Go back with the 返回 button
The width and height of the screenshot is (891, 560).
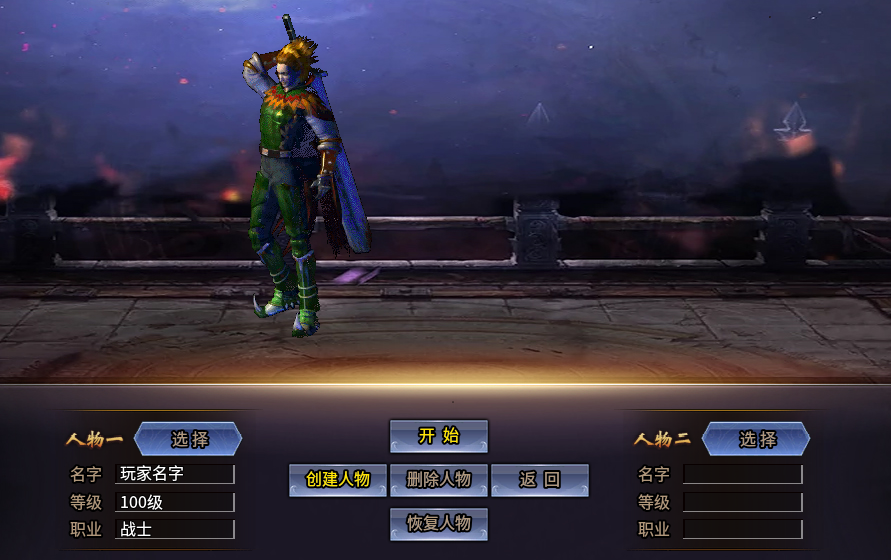539,480
